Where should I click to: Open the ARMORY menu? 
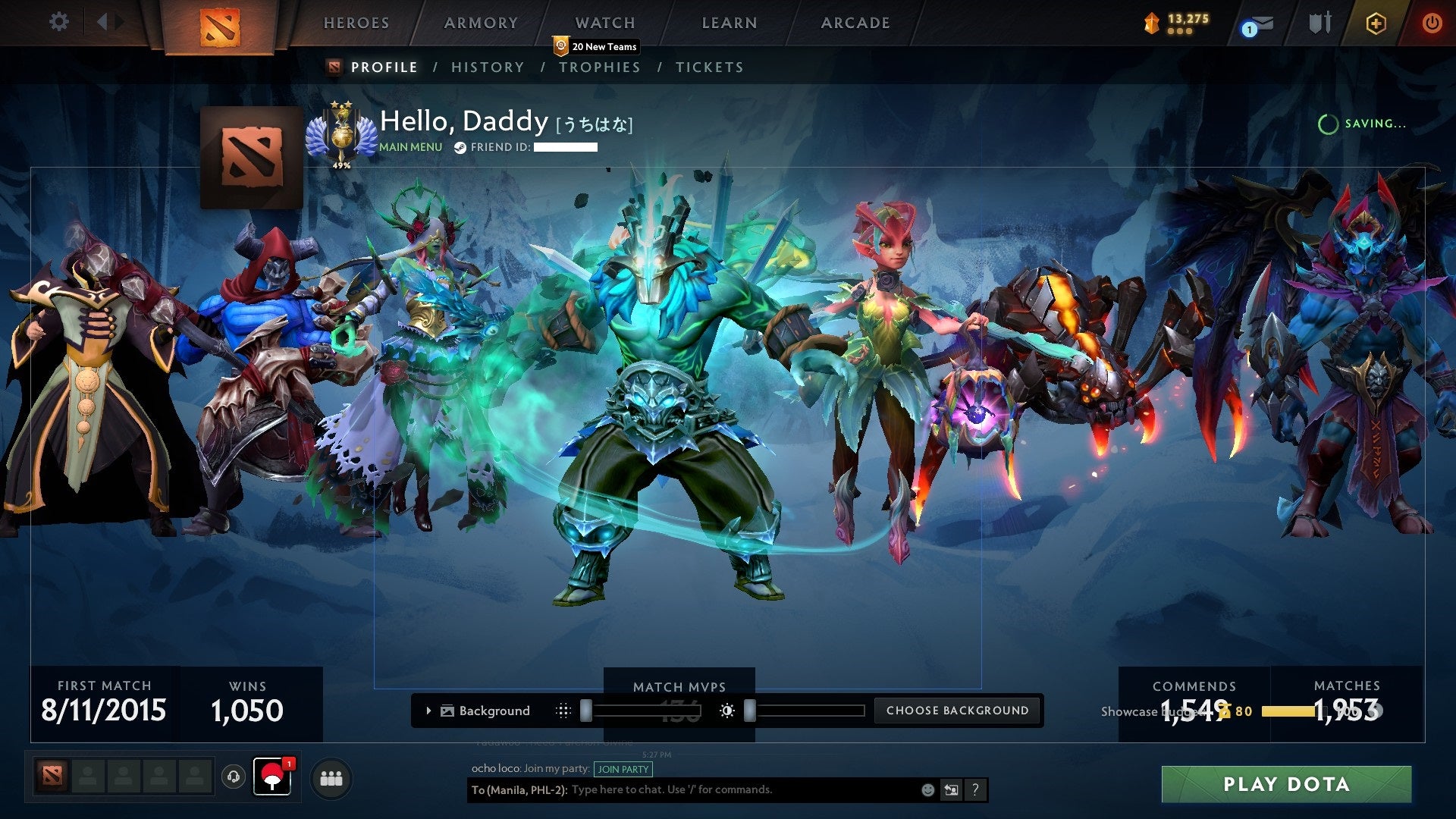coord(480,23)
